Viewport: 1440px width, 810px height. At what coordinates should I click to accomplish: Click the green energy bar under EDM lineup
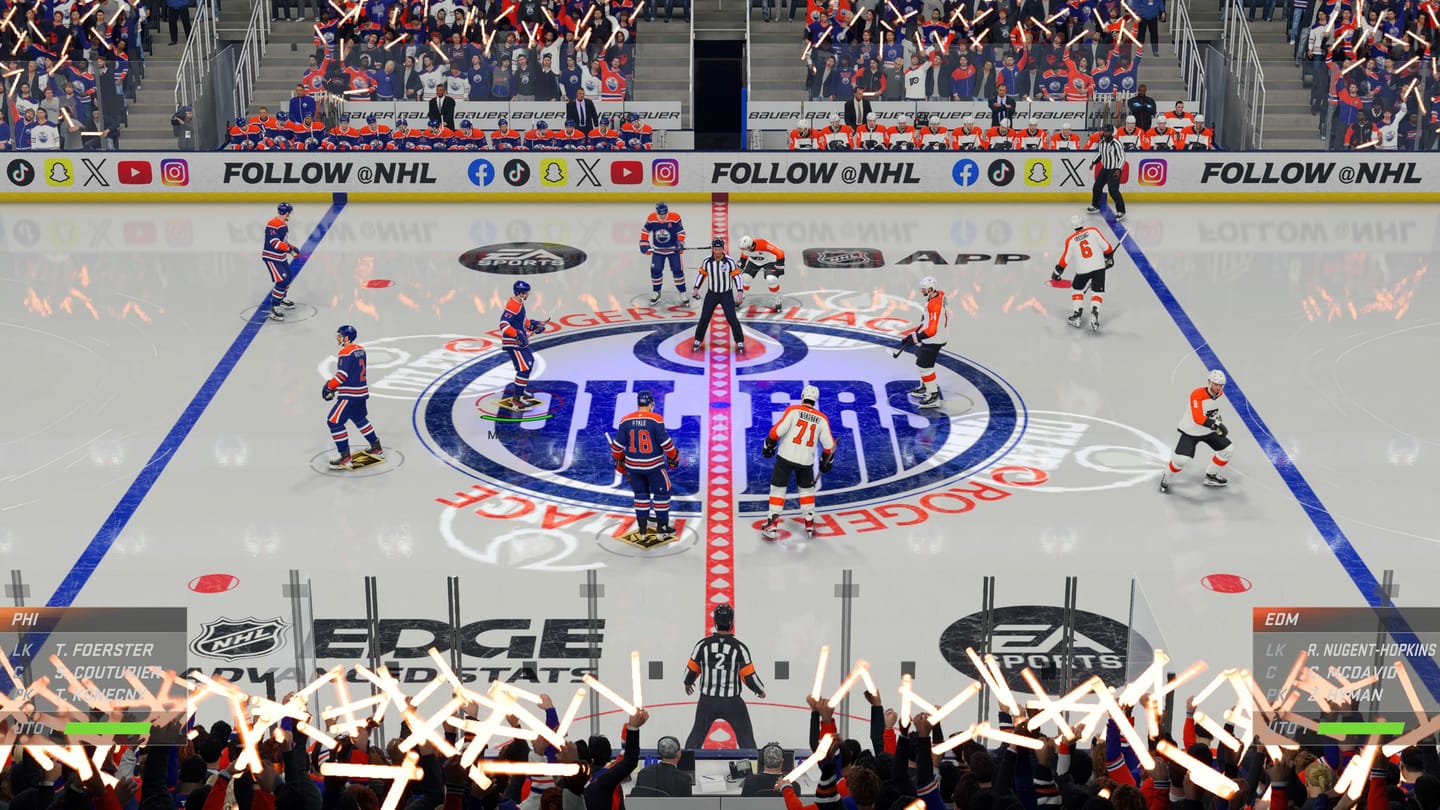(x=1361, y=728)
